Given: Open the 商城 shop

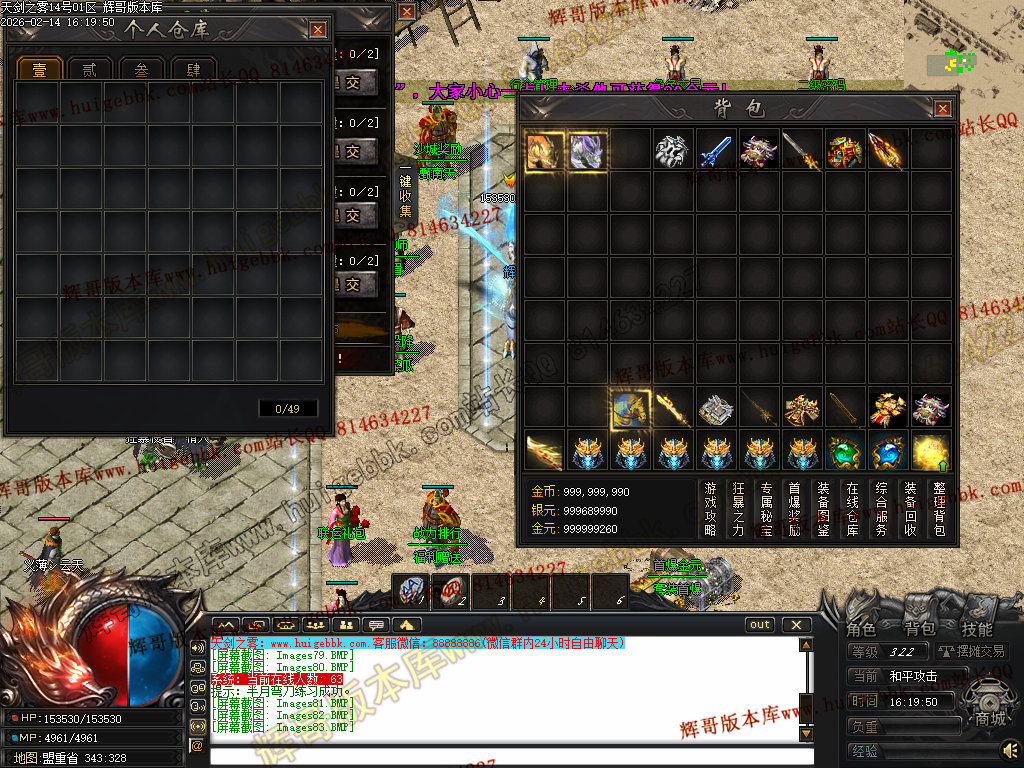Looking at the screenshot, I should (990, 717).
